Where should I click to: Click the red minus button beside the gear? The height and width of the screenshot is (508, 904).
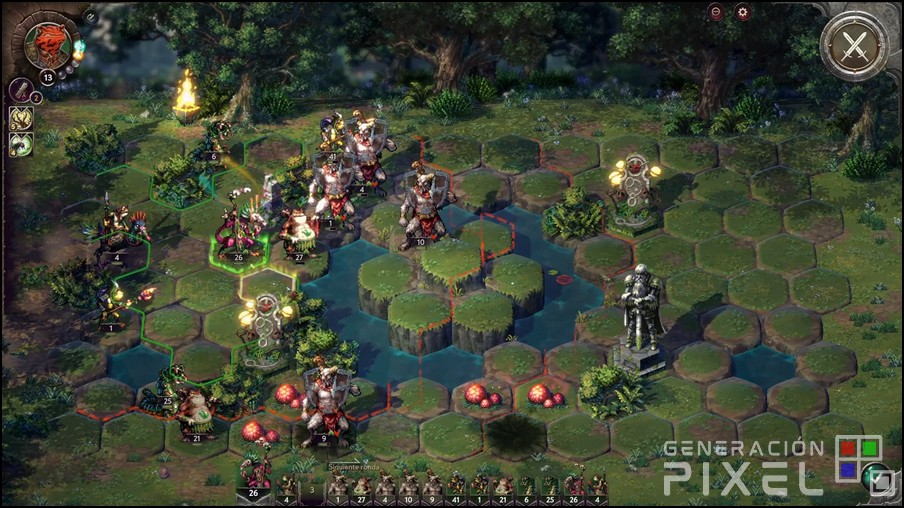click(x=716, y=12)
